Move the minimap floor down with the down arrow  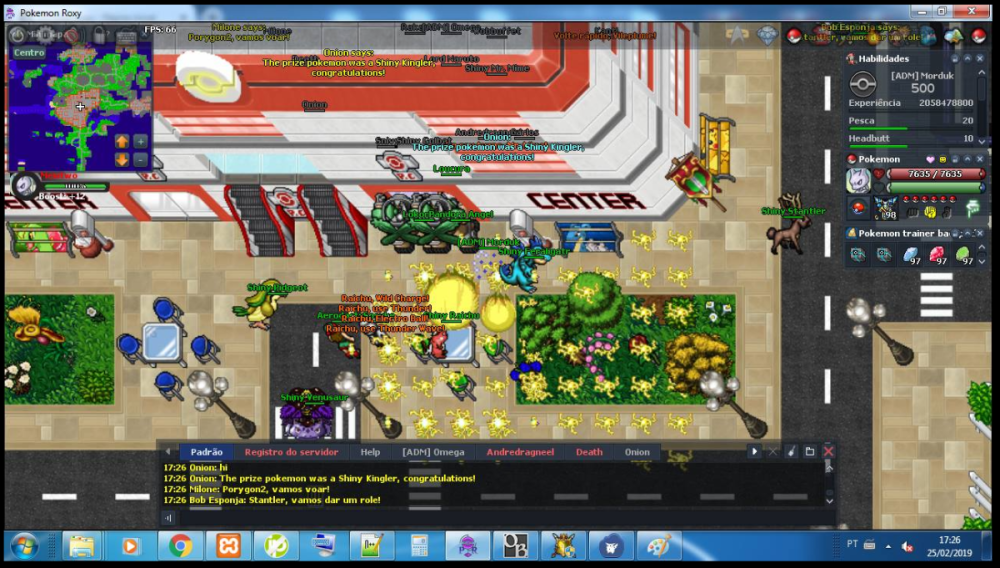click(x=122, y=159)
